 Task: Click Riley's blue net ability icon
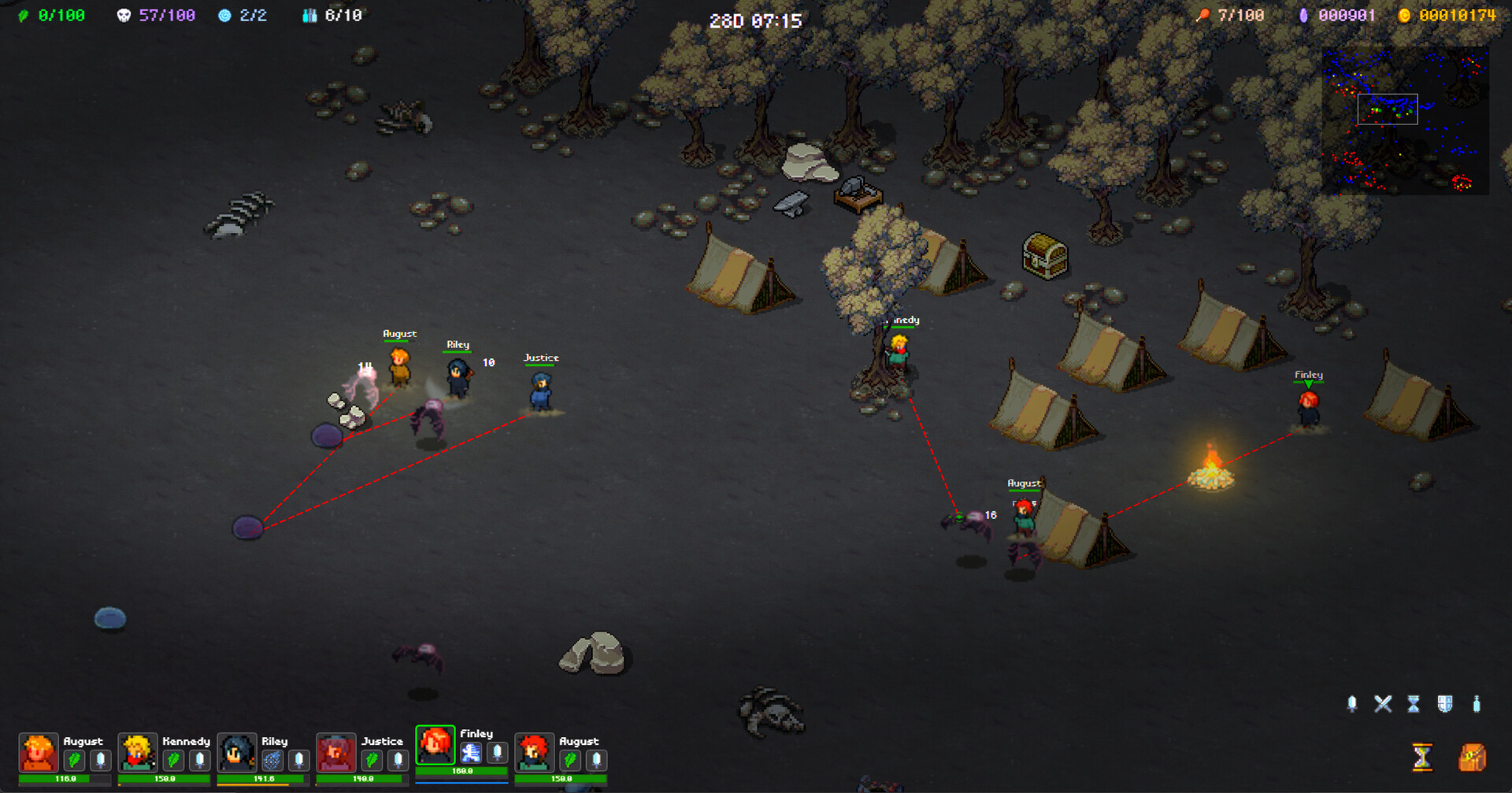(x=272, y=759)
